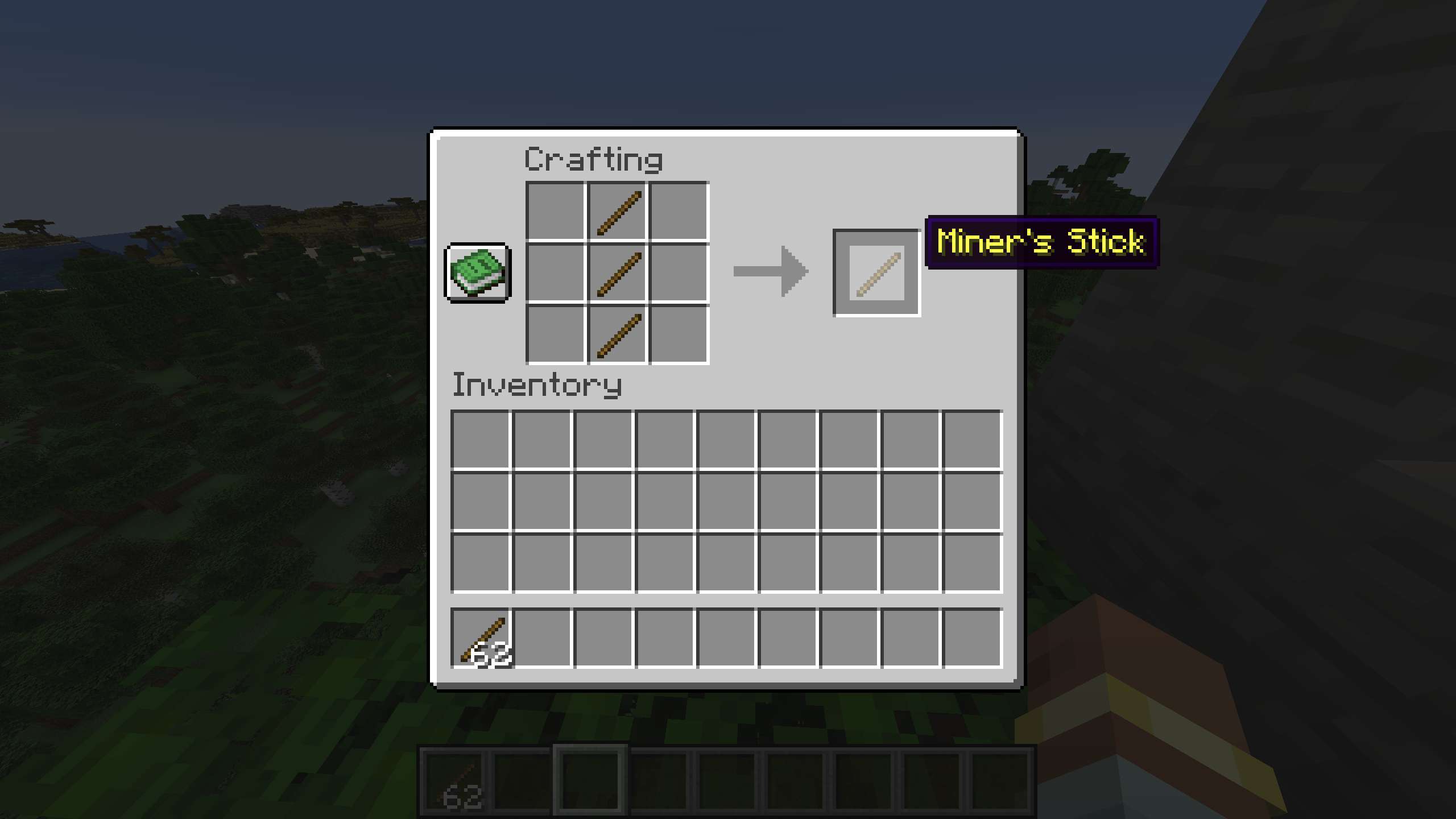Pick up the stick in the top crafting slot
This screenshot has height=819, width=1456.
(x=618, y=212)
